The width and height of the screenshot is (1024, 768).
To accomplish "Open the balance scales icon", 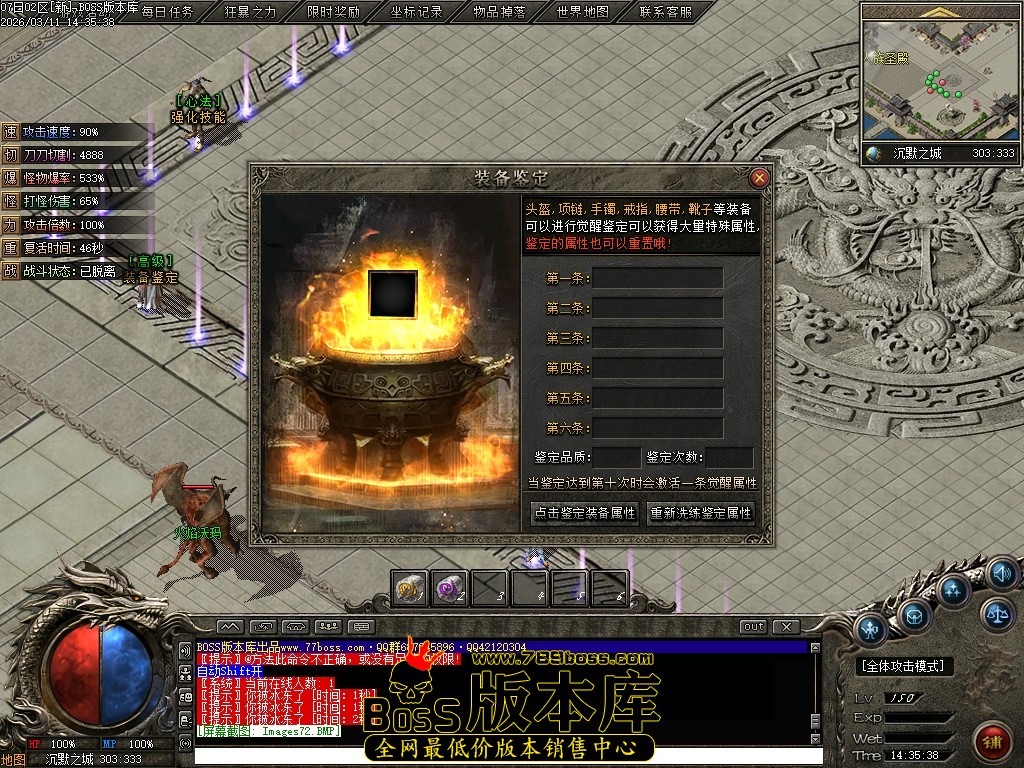I will tap(996, 613).
